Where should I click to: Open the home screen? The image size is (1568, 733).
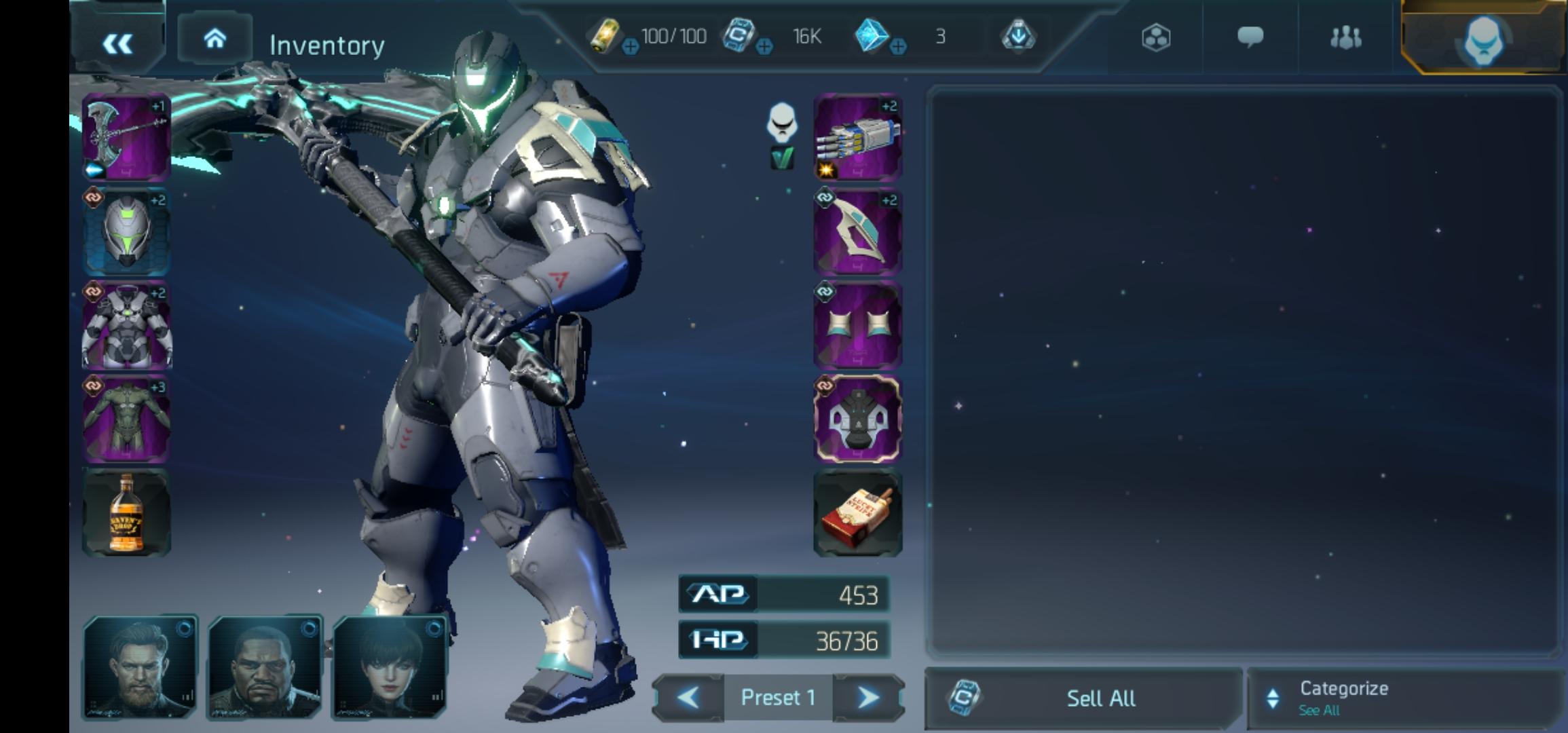pyautogui.click(x=214, y=39)
